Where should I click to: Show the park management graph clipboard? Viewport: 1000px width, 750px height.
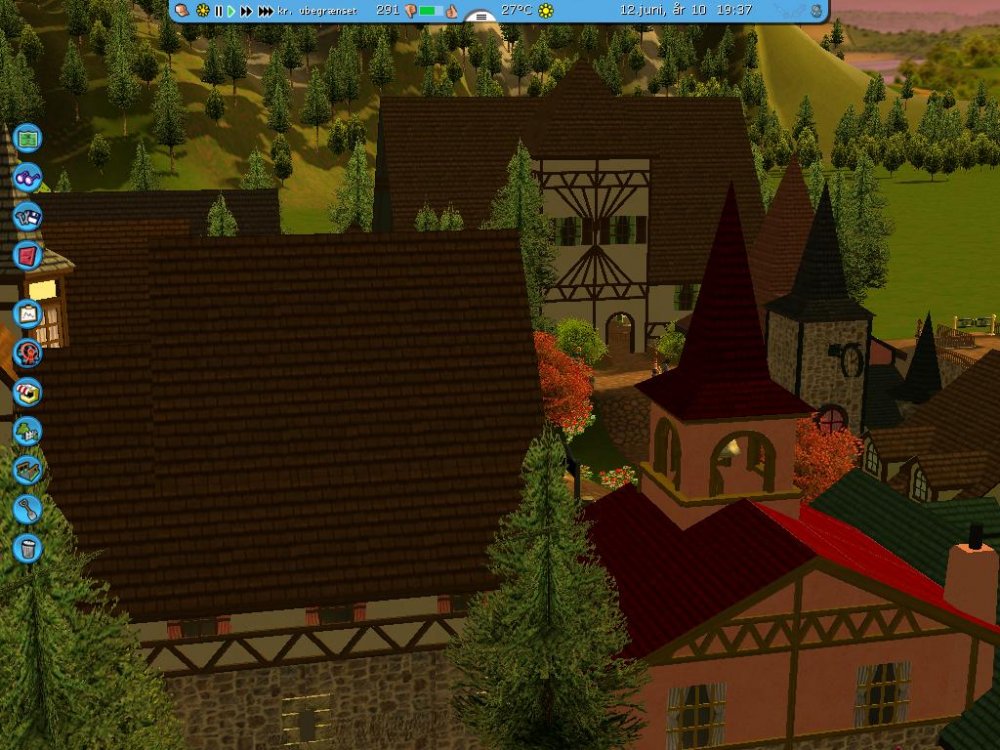point(27,313)
